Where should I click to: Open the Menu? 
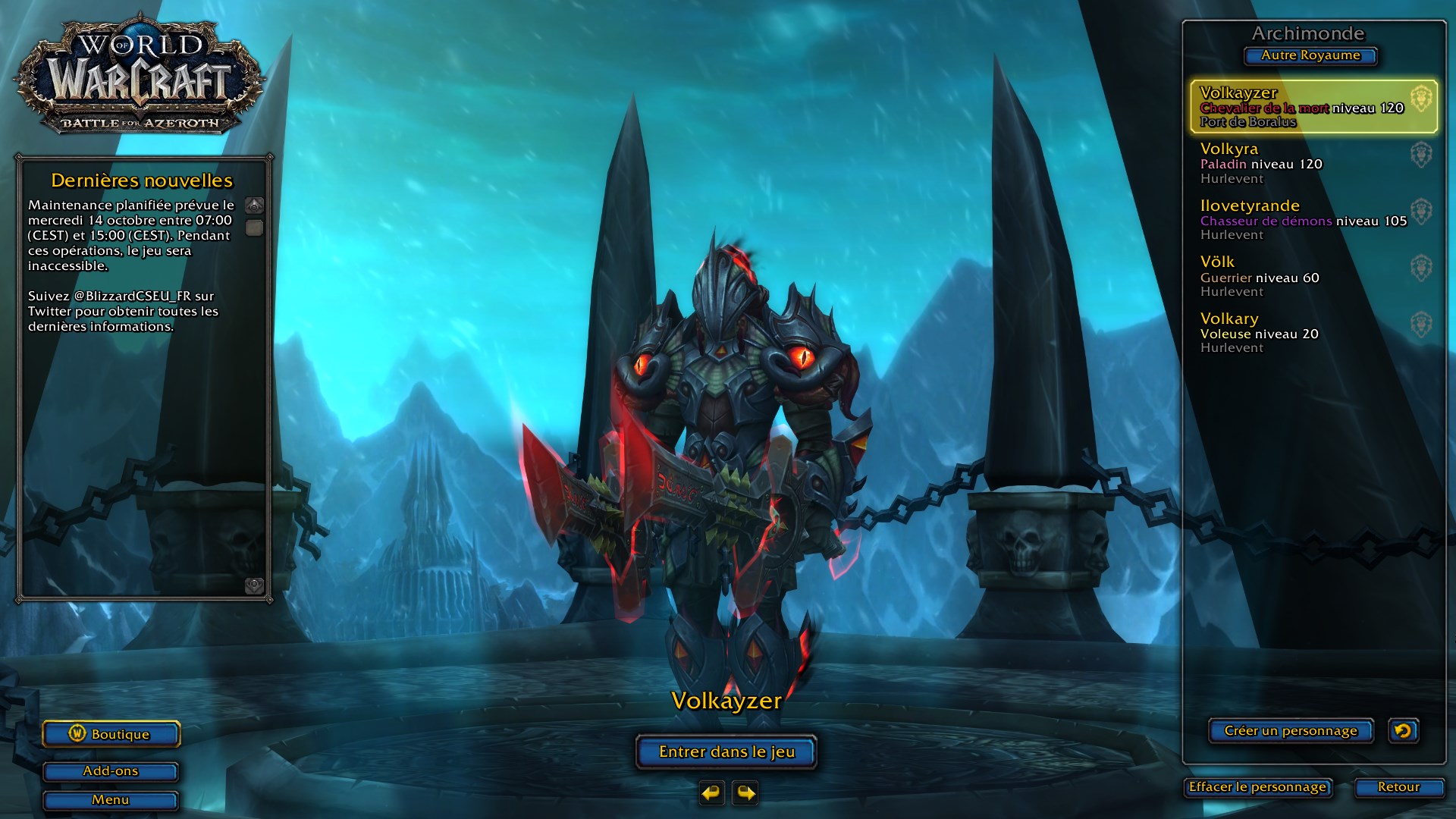pos(111,800)
